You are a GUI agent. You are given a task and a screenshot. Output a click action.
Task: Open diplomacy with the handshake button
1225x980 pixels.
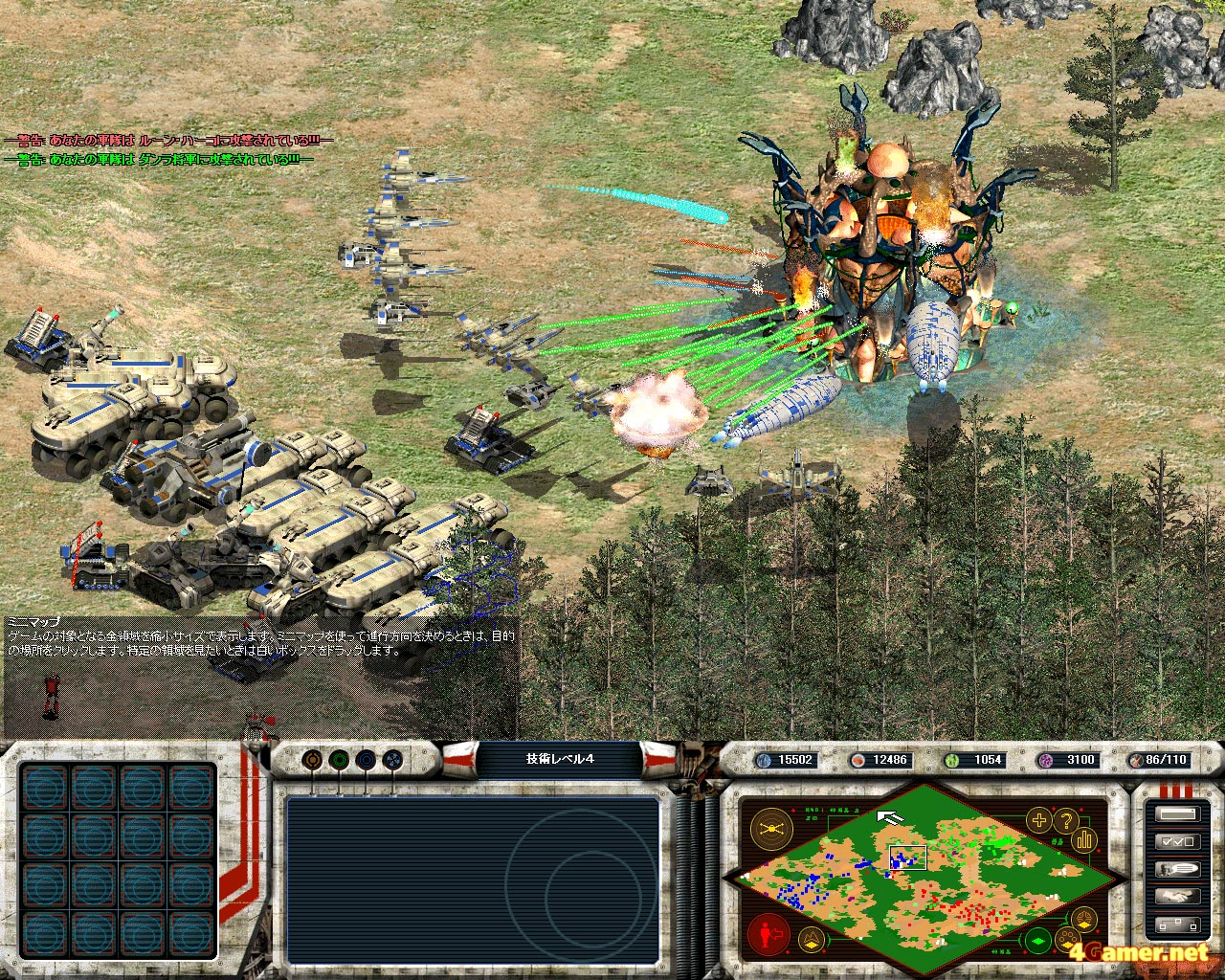[x=1177, y=898]
